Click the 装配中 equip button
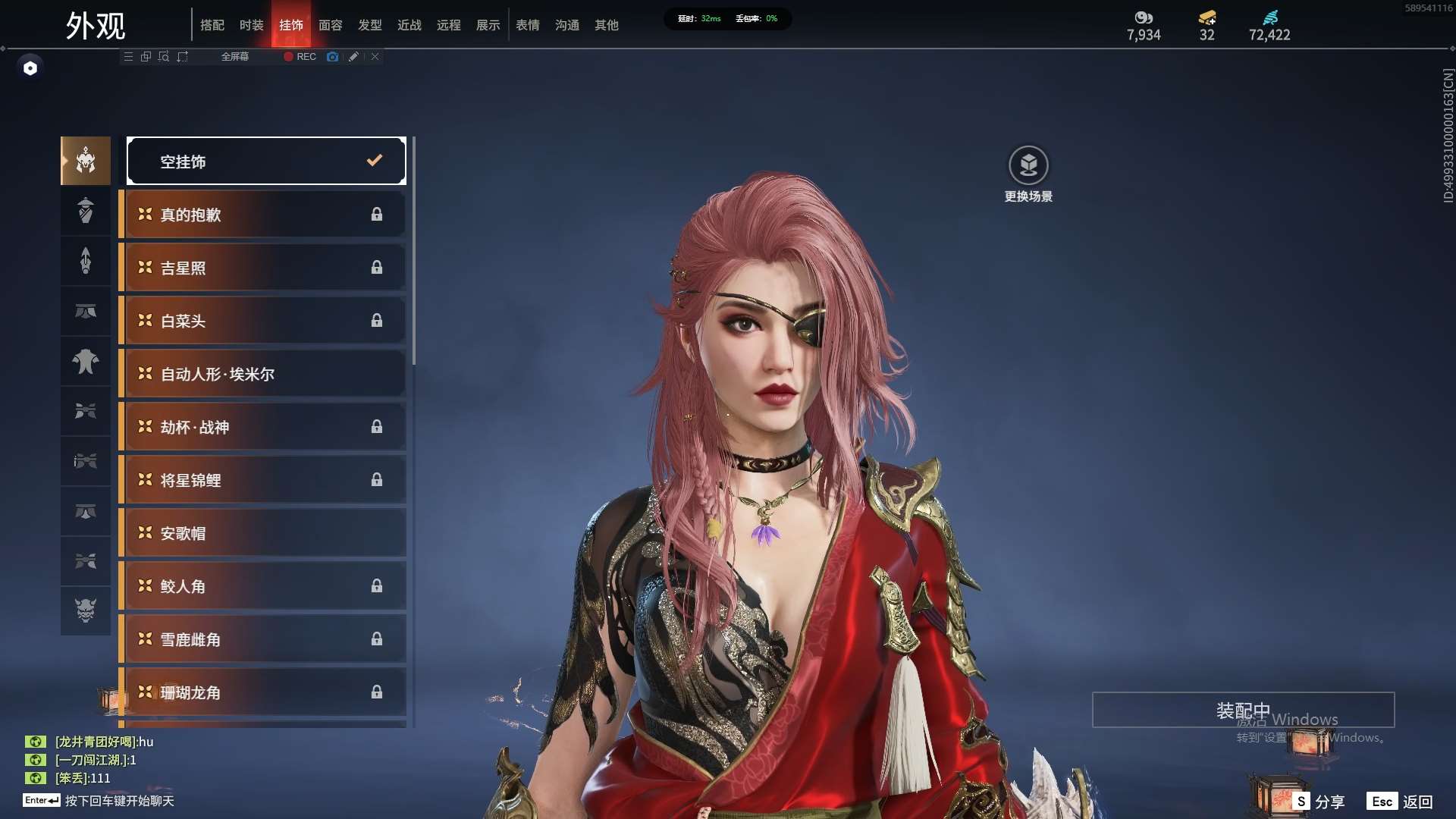The height and width of the screenshot is (819, 1456). point(1242,710)
